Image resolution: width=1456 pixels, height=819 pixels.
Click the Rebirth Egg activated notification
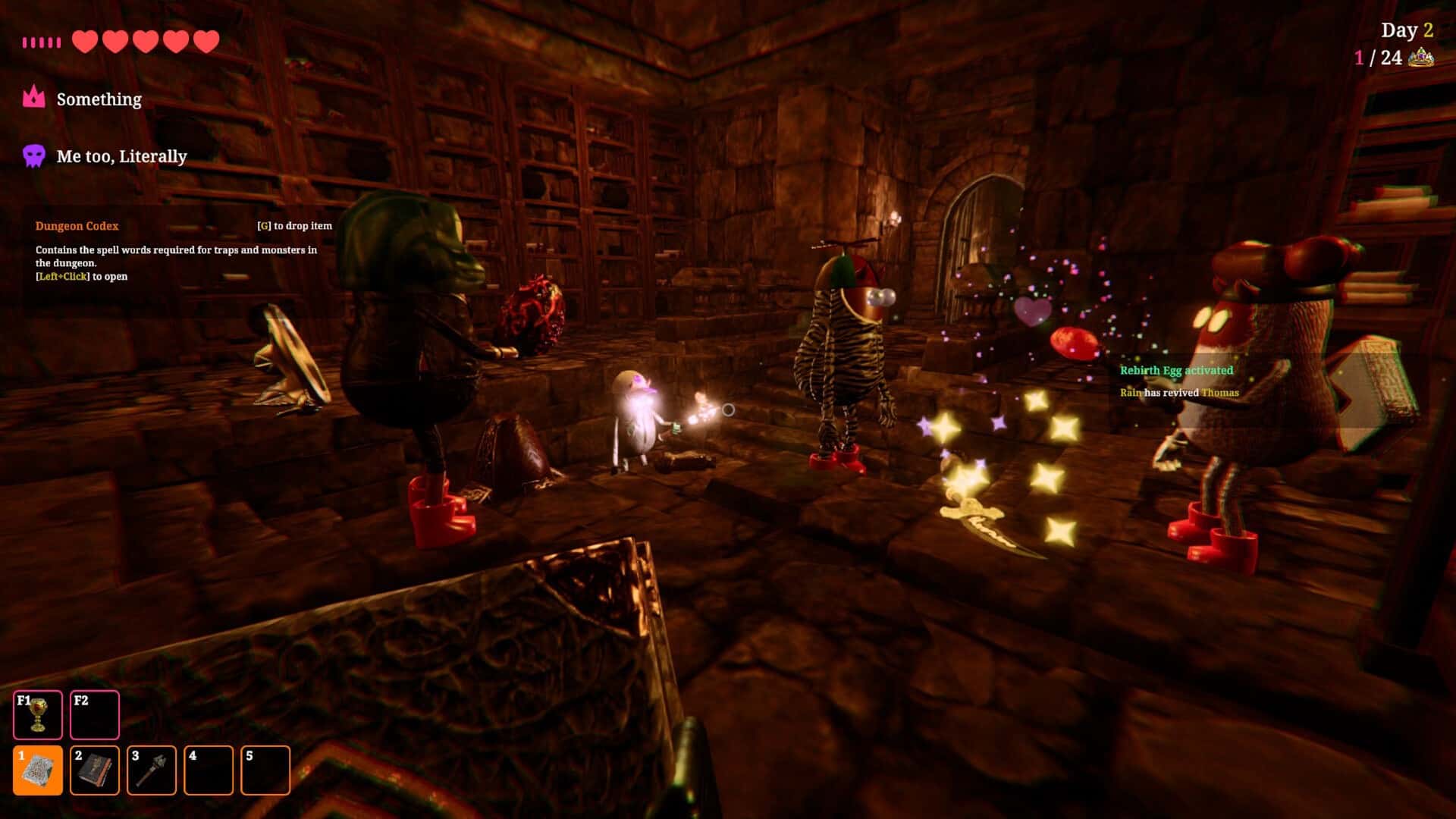(x=1175, y=371)
